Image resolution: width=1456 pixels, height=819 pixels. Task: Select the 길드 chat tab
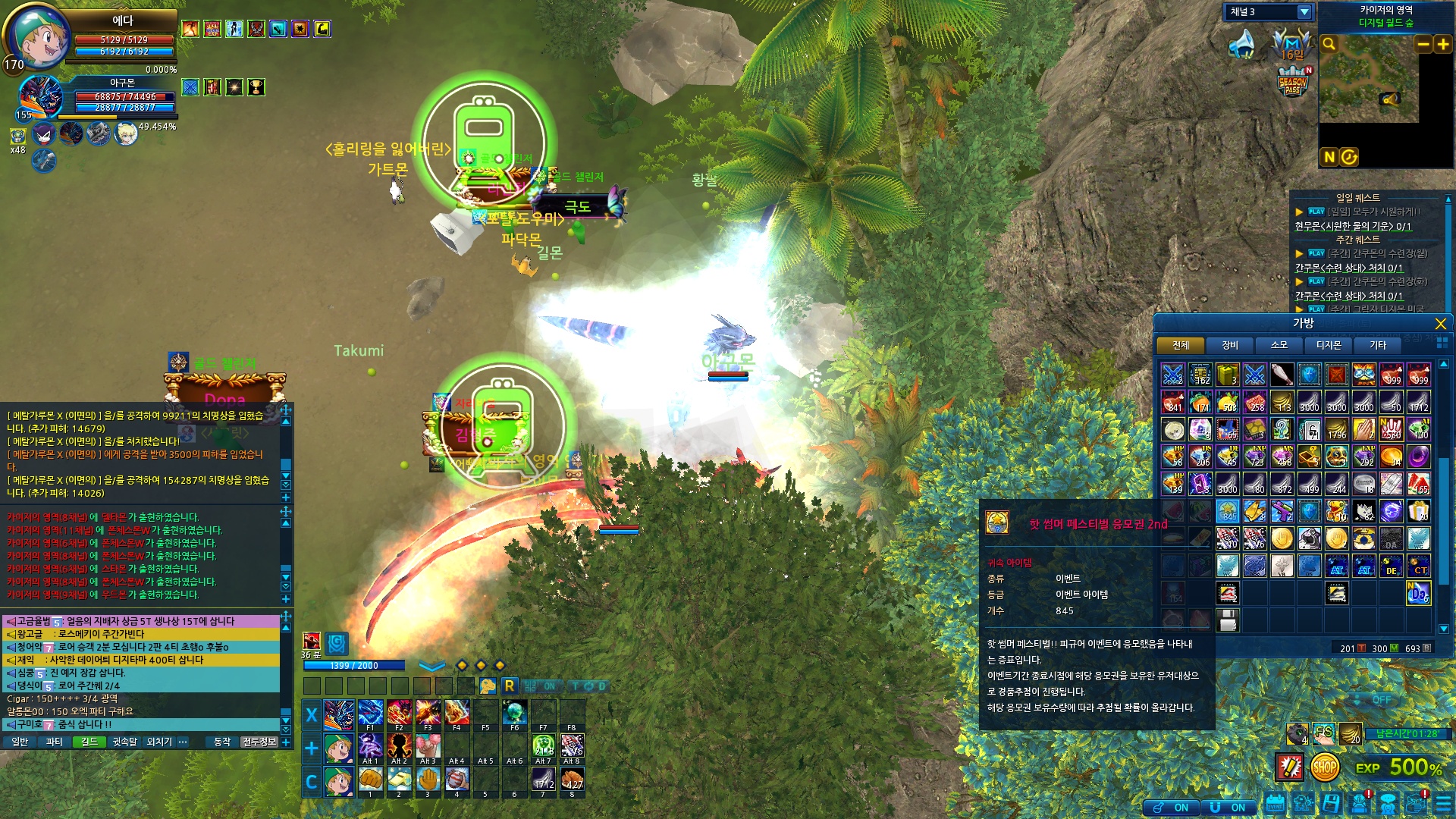(x=89, y=742)
